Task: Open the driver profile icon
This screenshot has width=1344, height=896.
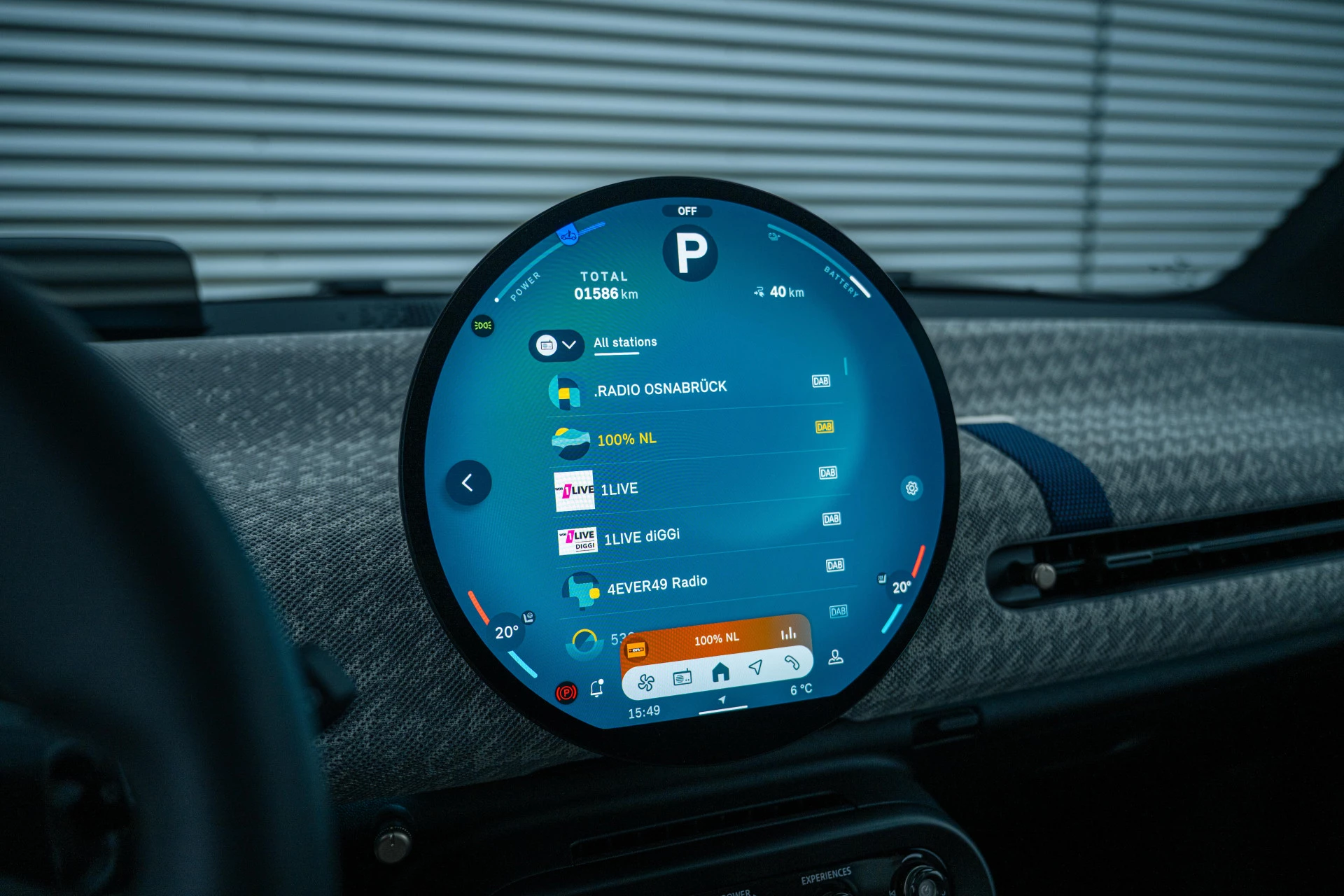Action: pyautogui.click(x=835, y=657)
